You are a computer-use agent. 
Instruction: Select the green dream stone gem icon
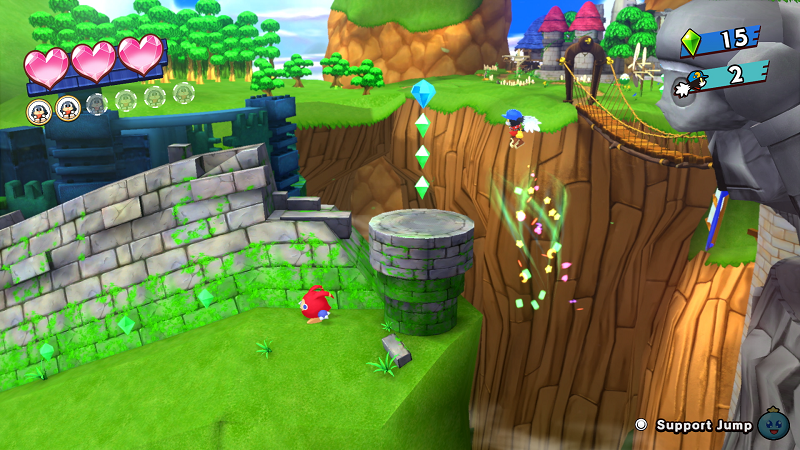pyautogui.click(x=690, y=41)
